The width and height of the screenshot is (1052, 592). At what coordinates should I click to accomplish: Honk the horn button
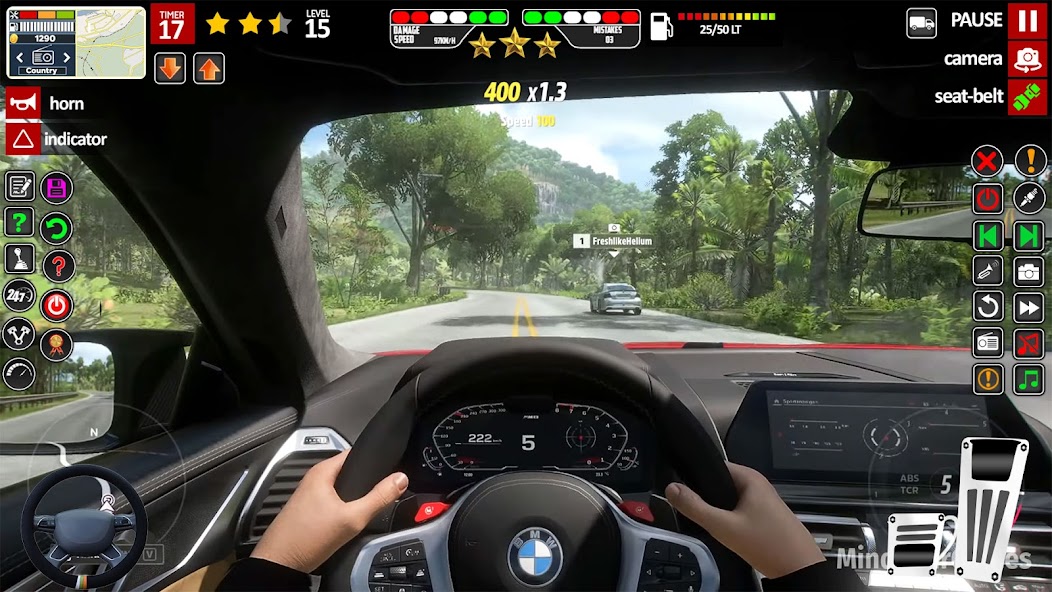23,103
